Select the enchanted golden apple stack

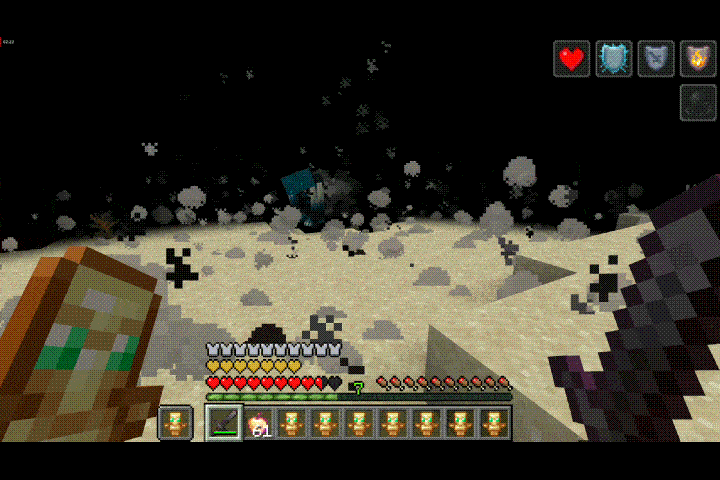coord(258,424)
